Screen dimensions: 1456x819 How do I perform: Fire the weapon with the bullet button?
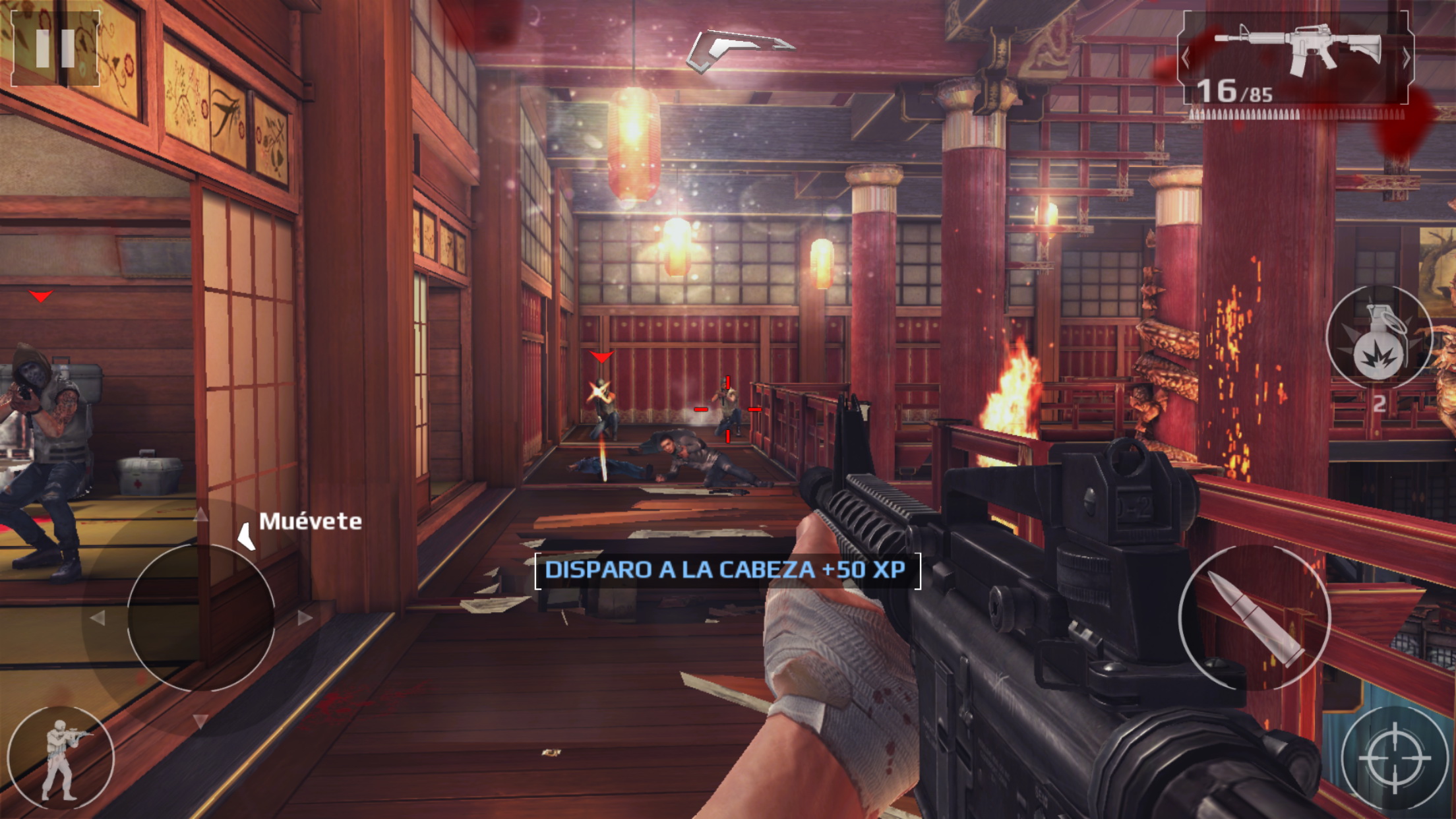click(x=1254, y=618)
